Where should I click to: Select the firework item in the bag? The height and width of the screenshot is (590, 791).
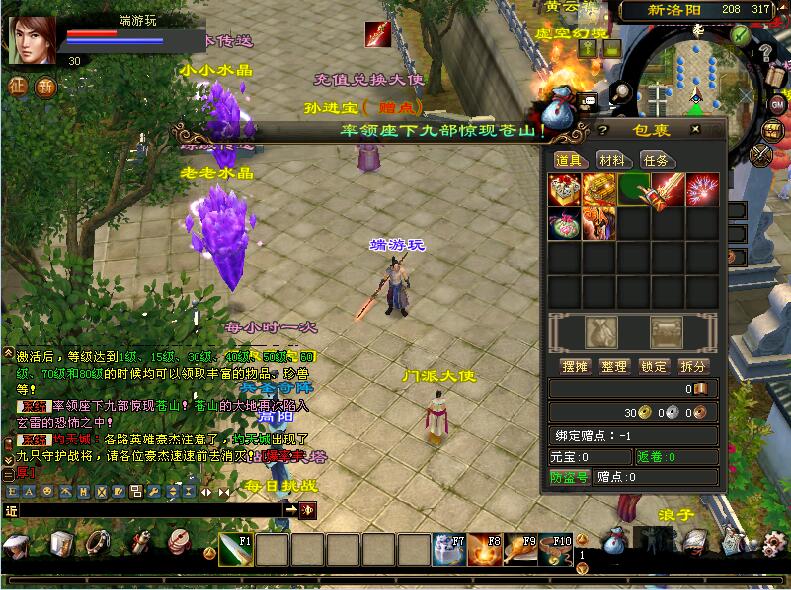click(701, 190)
